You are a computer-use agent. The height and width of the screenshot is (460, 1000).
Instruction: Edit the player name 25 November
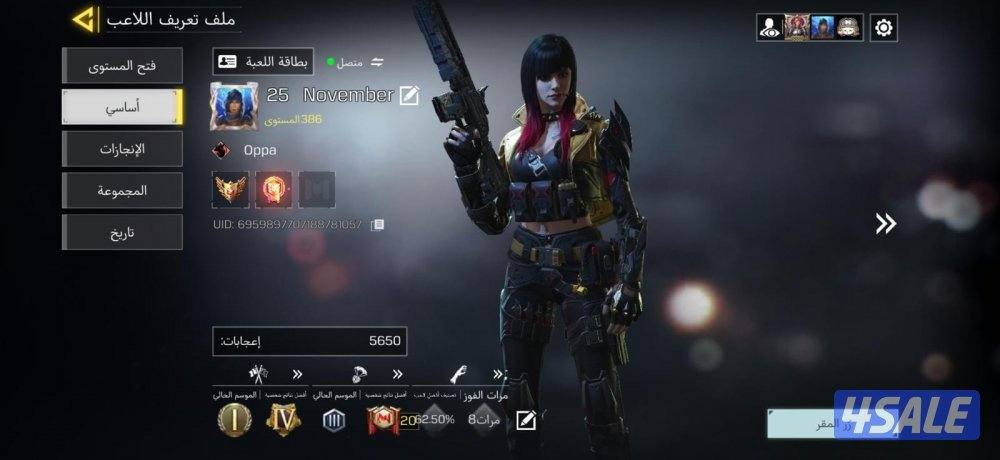pos(409,95)
